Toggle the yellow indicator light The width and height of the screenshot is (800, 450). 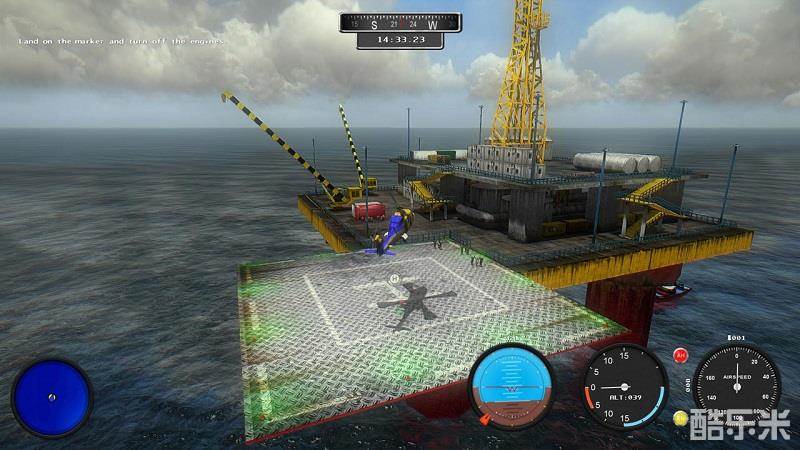(x=680, y=418)
